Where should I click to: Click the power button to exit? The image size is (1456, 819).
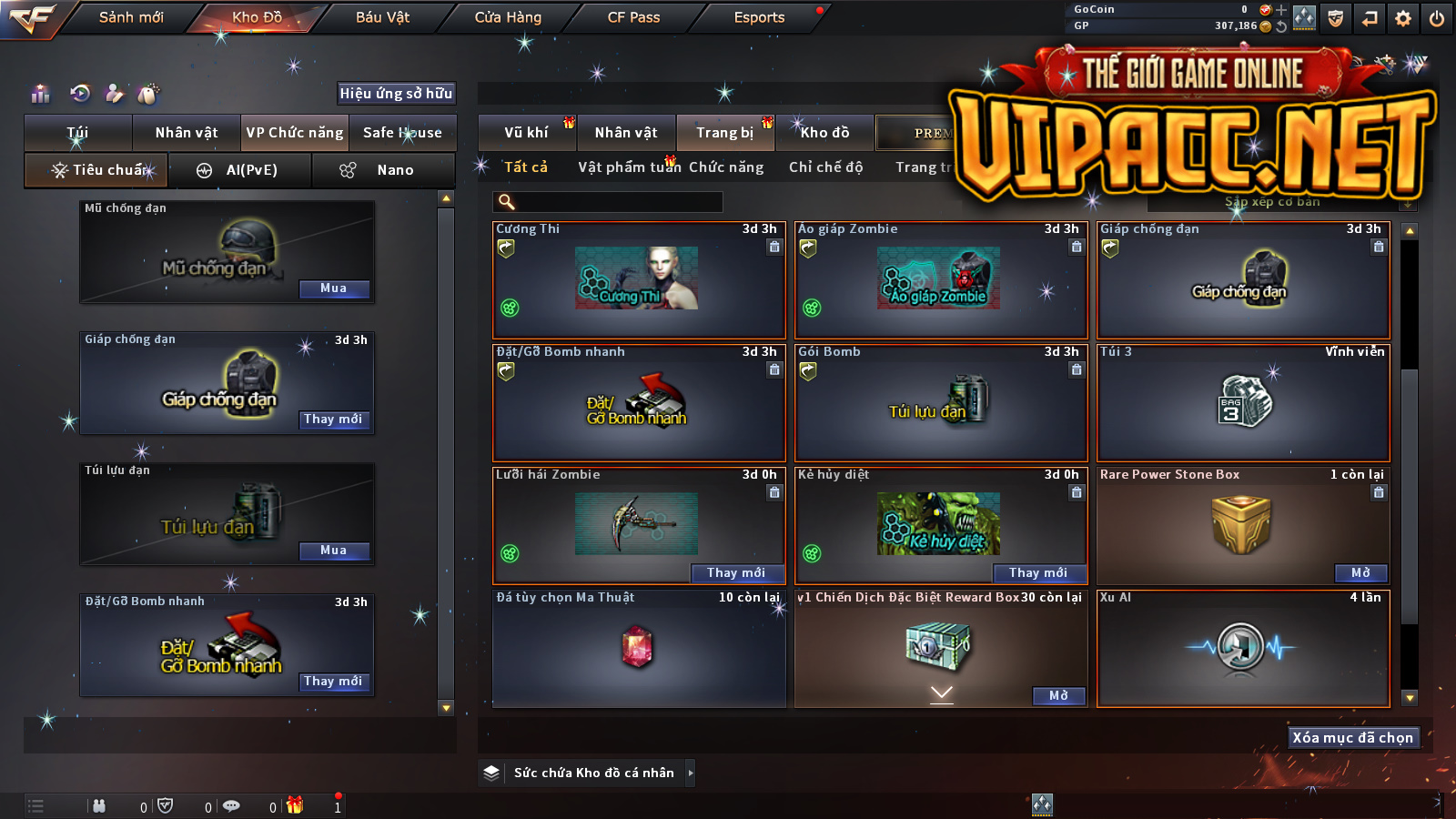coord(1437,18)
